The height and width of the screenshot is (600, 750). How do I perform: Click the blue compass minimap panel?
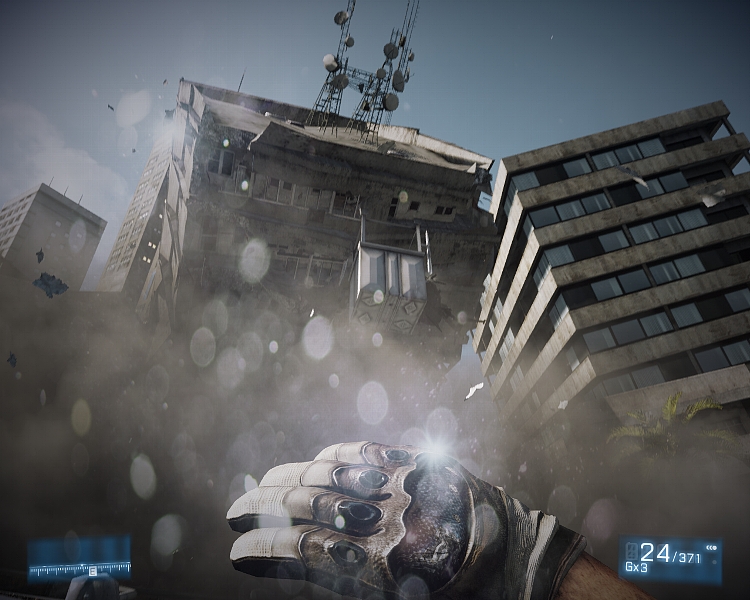[79, 558]
